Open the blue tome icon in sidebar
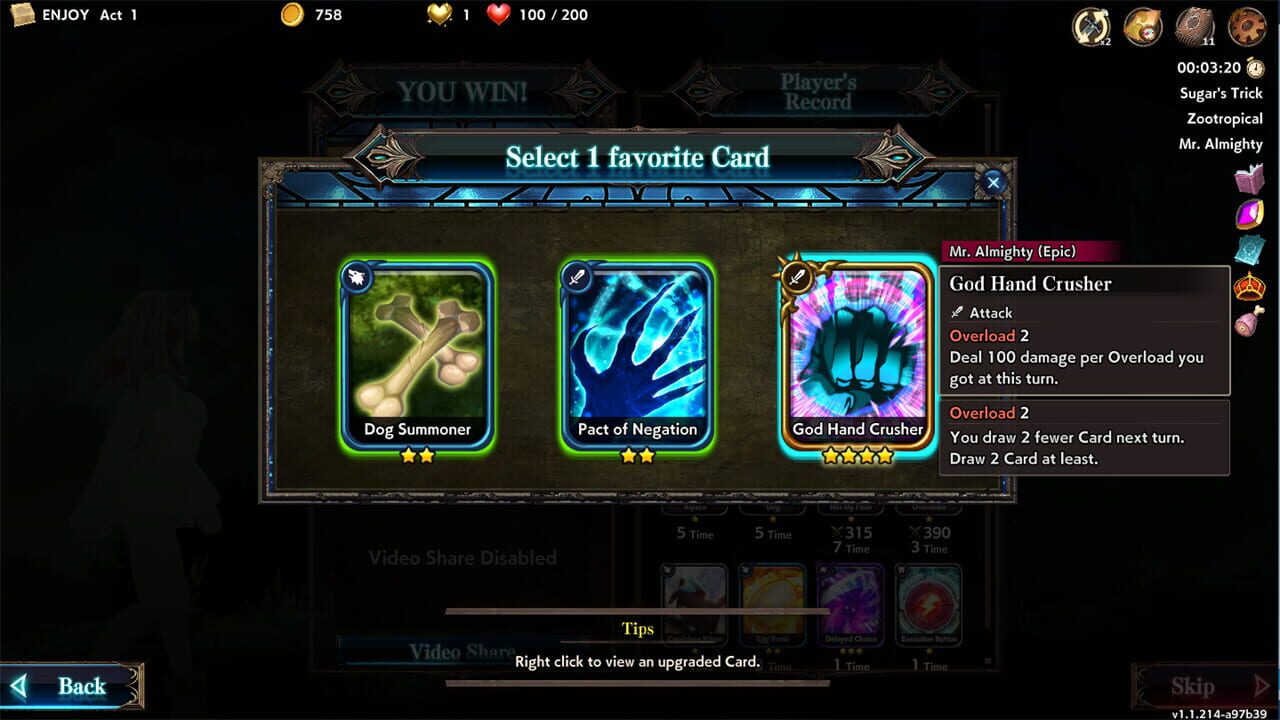Viewport: 1280px width, 720px height. pos(1247,248)
